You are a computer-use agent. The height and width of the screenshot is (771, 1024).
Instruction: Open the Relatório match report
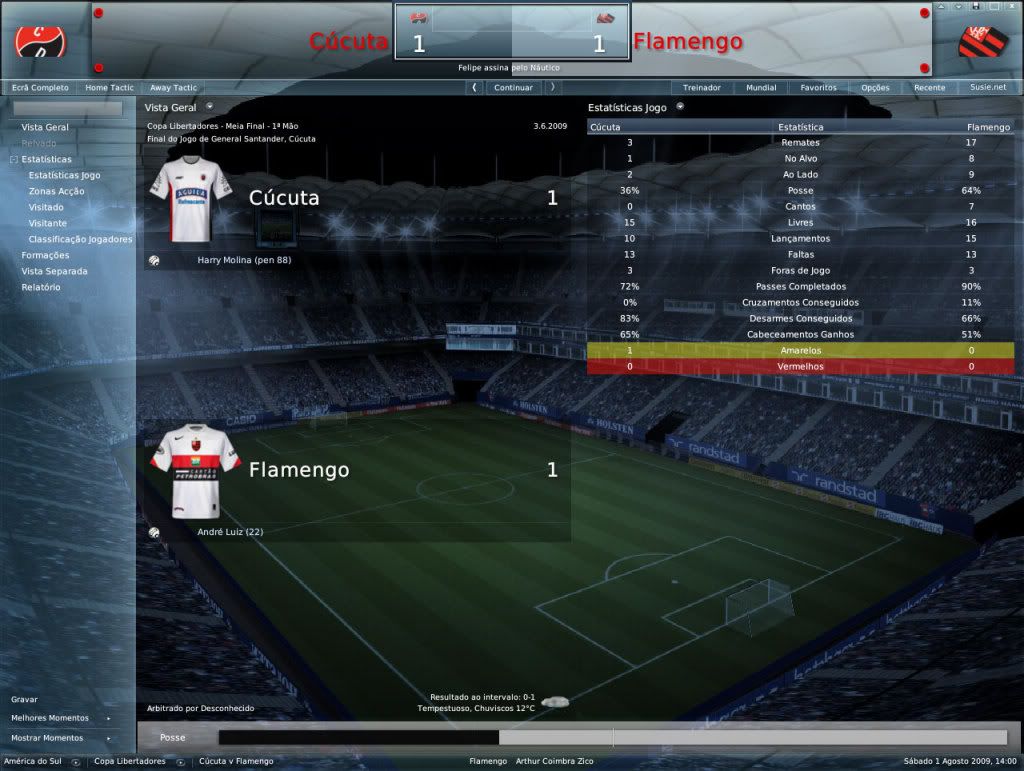41,287
